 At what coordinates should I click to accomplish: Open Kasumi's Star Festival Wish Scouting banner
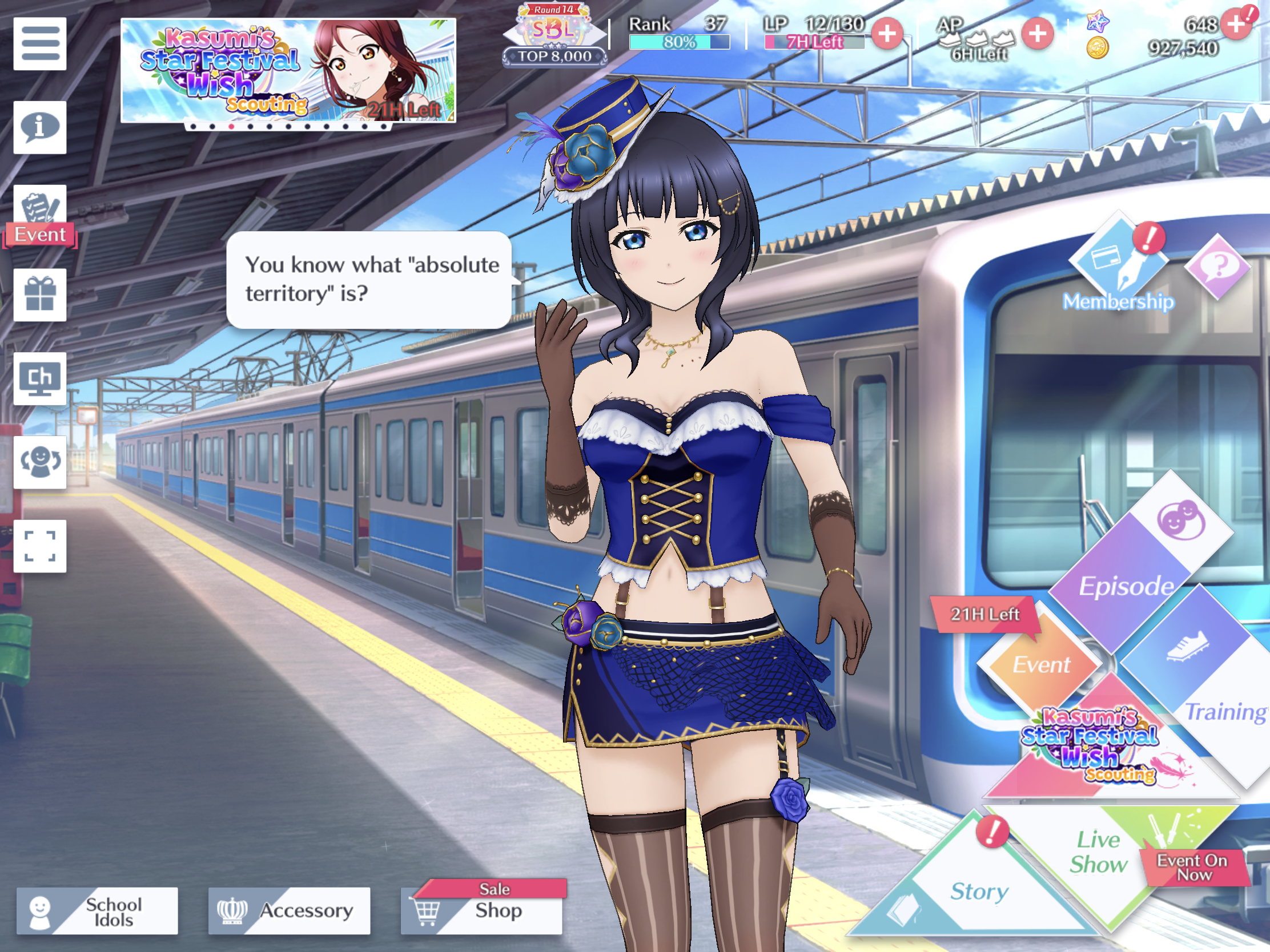point(288,71)
